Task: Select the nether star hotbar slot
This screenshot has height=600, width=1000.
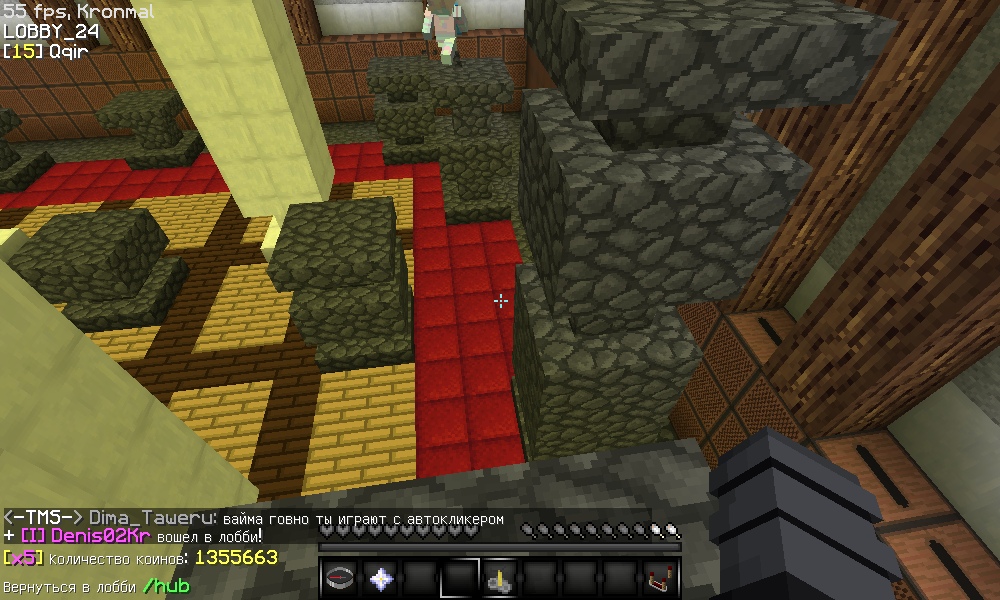Action: click(x=380, y=578)
